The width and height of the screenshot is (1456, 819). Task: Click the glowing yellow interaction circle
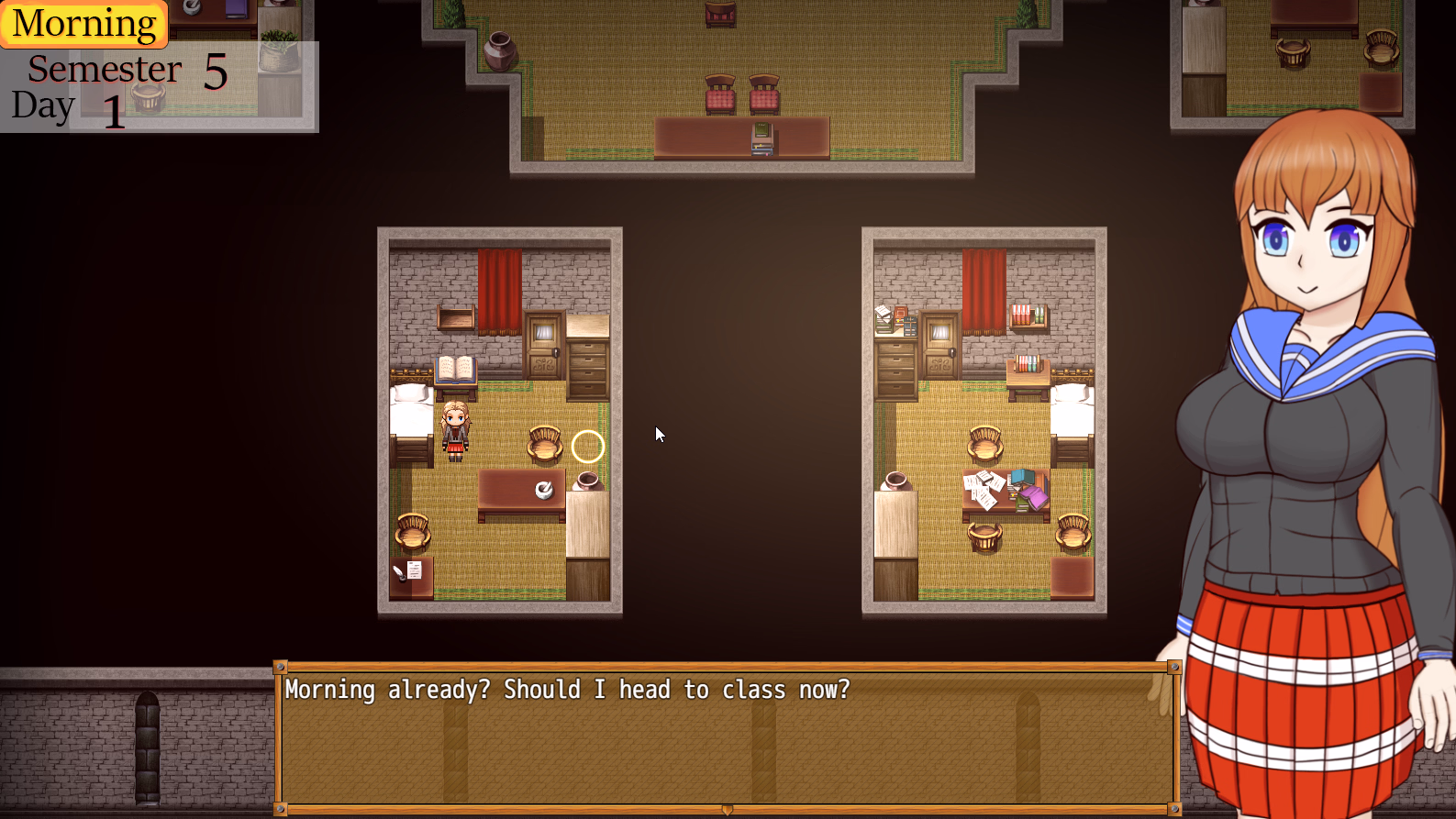[587, 447]
